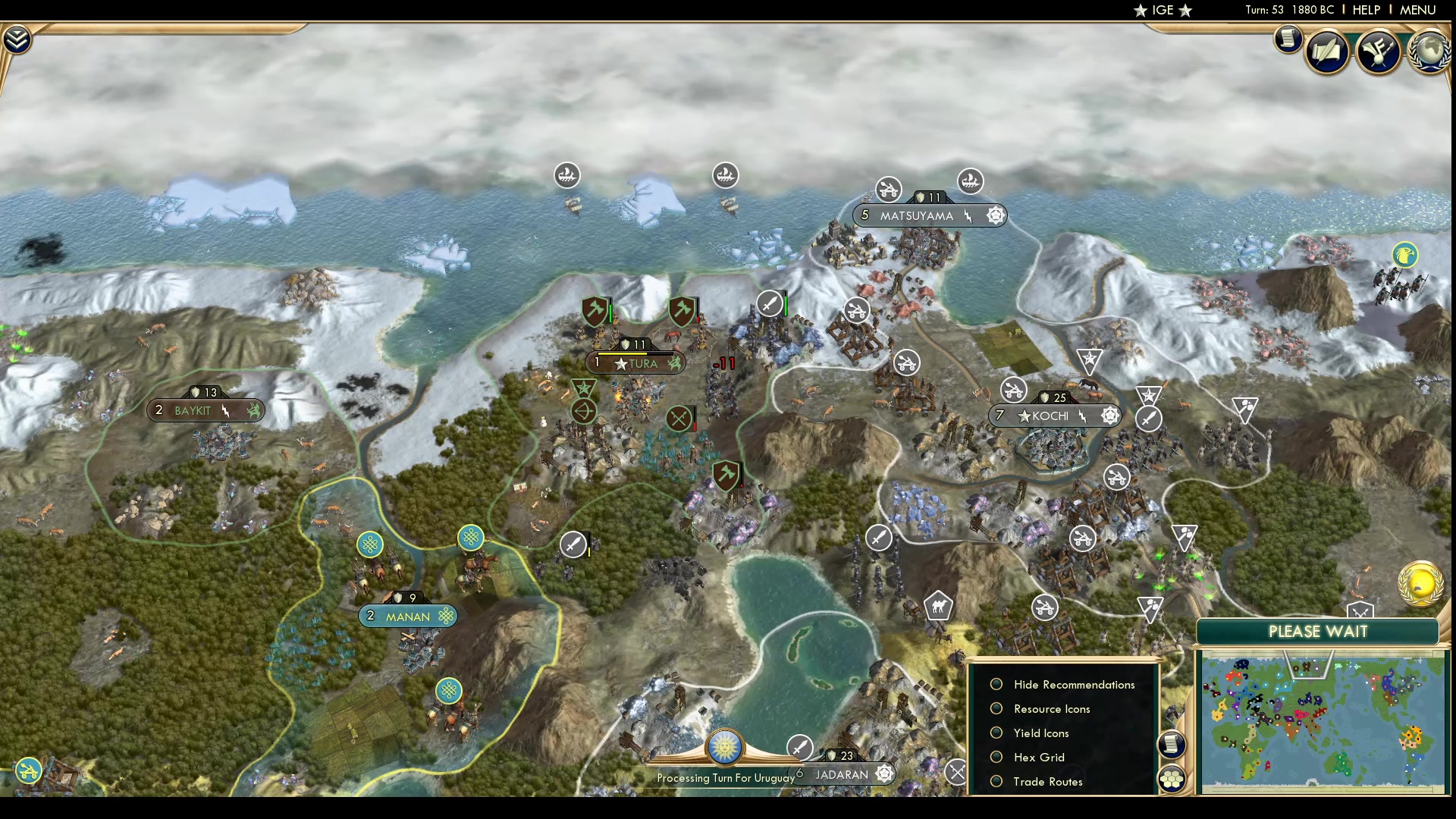Toggle the Hex Grid overlay
The width and height of the screenshot is (1456, 819).
pyautogui.click(x=997, y=757)
